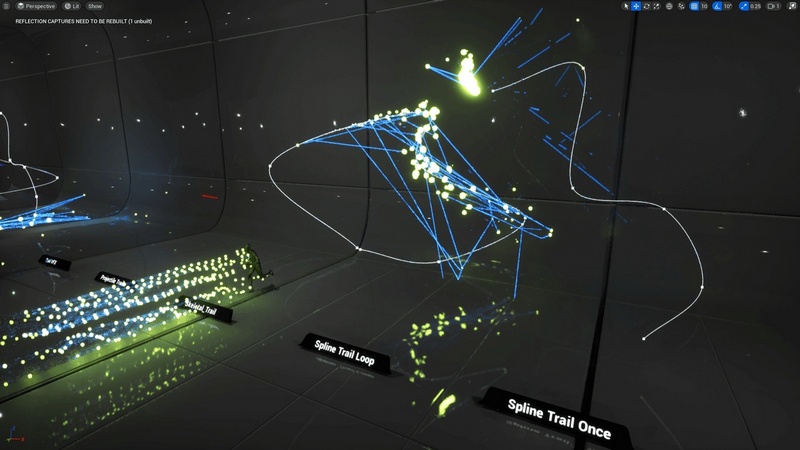The image size is (800, 450).
Task: Switch to the scale gizmo tool
Action: coord(656,6)
